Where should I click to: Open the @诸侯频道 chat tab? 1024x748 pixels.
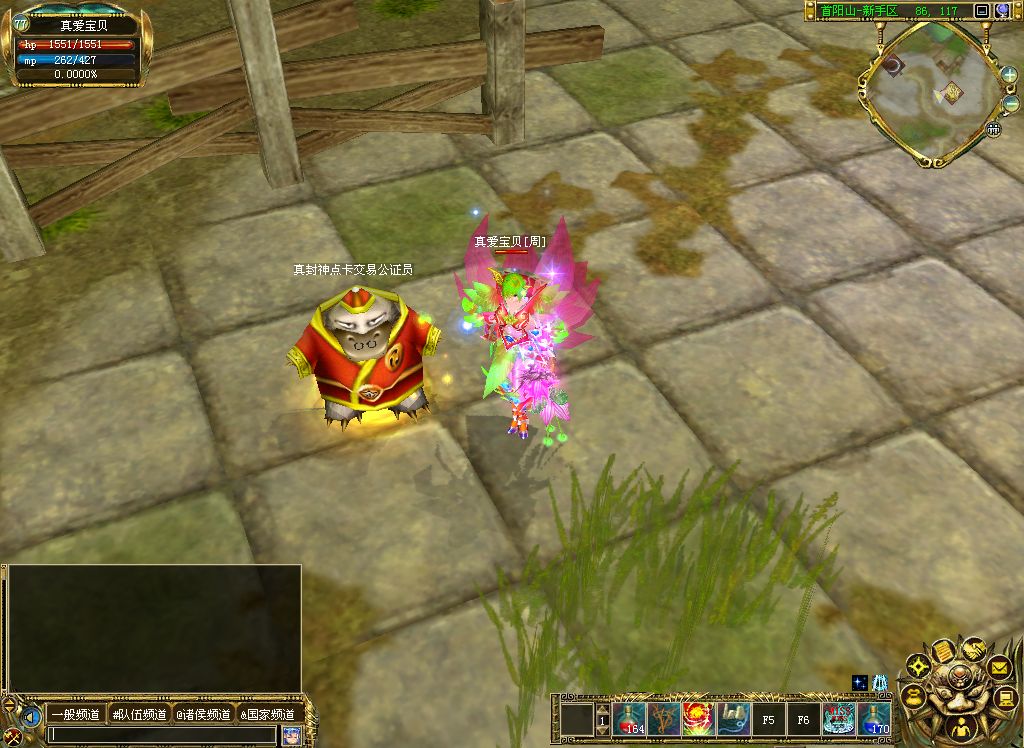[x=203, y=714]
